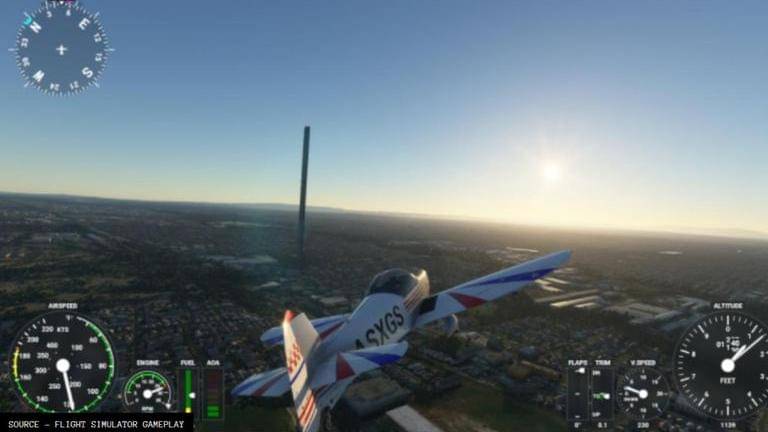Click the trim indicator

pos(602,392)
